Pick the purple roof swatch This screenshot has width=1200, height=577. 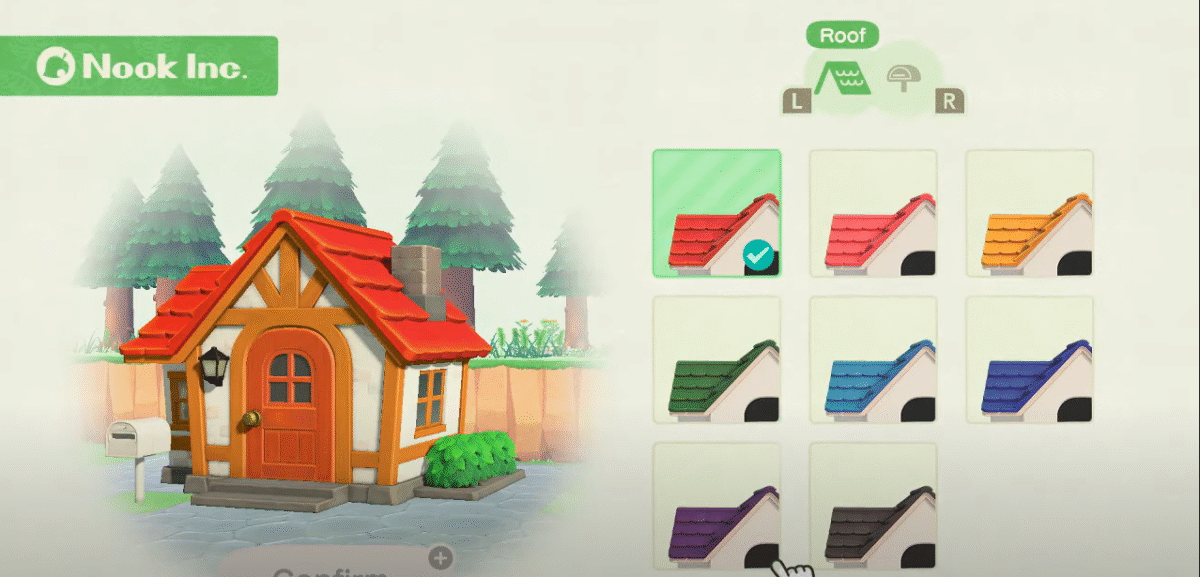pos(716,505)
